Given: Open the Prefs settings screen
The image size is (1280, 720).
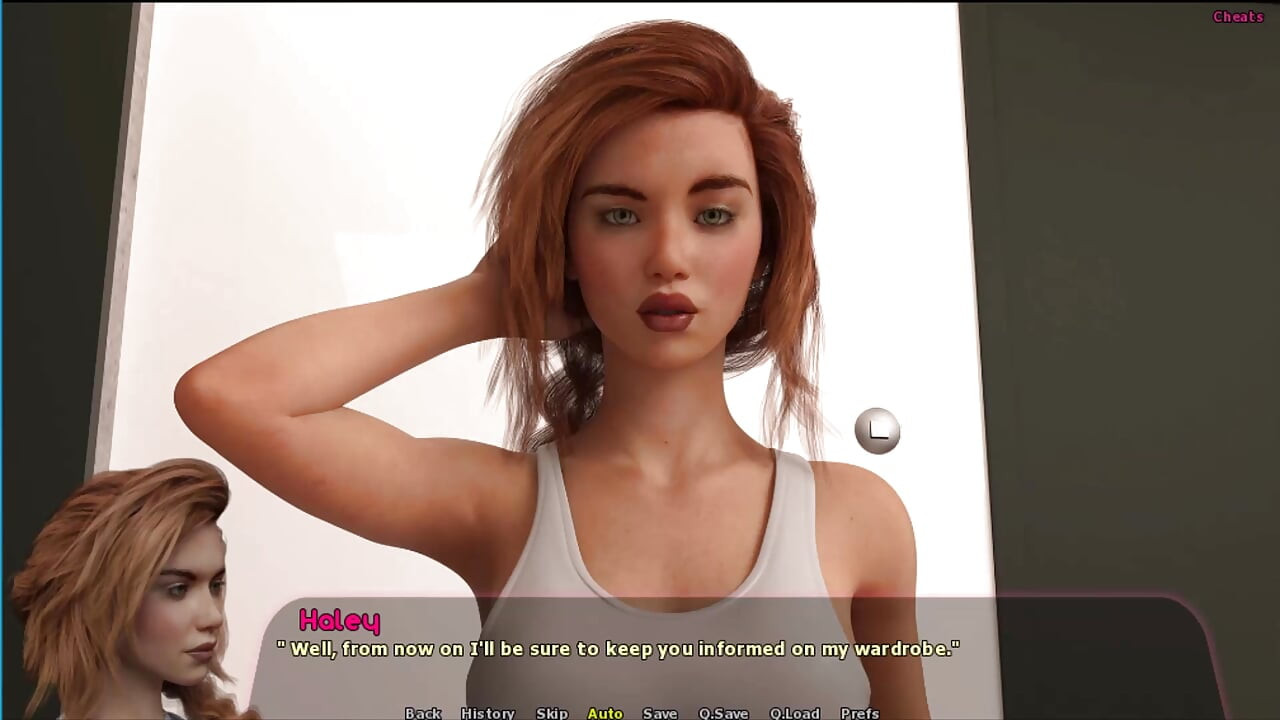Looking at the screenshot, I should coord(858,714).
